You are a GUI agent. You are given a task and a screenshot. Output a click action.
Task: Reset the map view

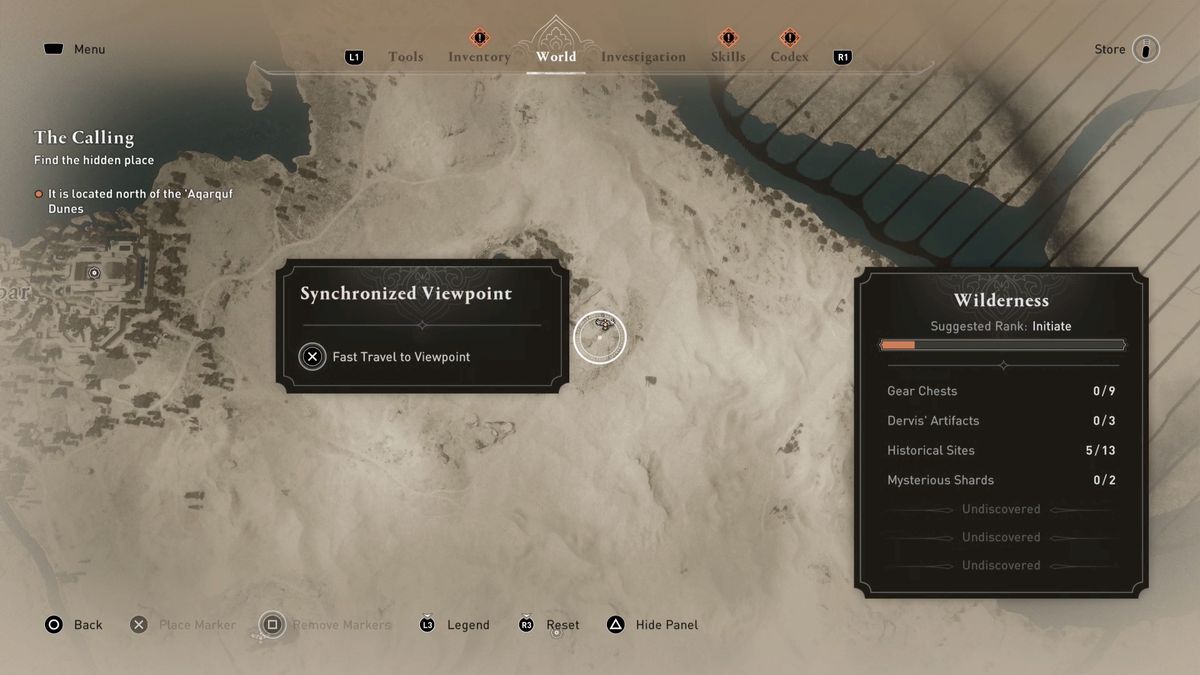[550, 625]
